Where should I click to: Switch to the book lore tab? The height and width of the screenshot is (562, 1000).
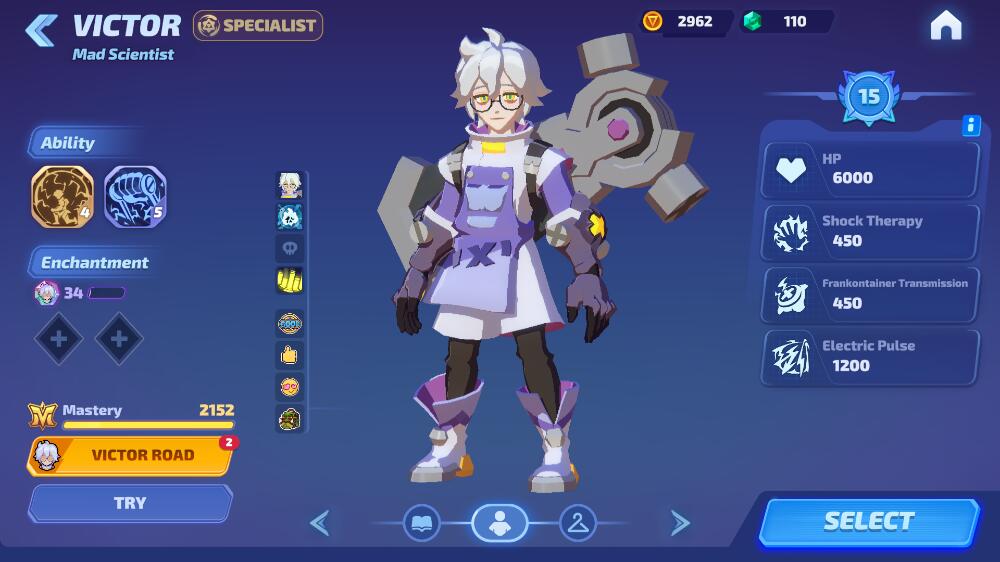pyautogui.click(x=422, y=522)
